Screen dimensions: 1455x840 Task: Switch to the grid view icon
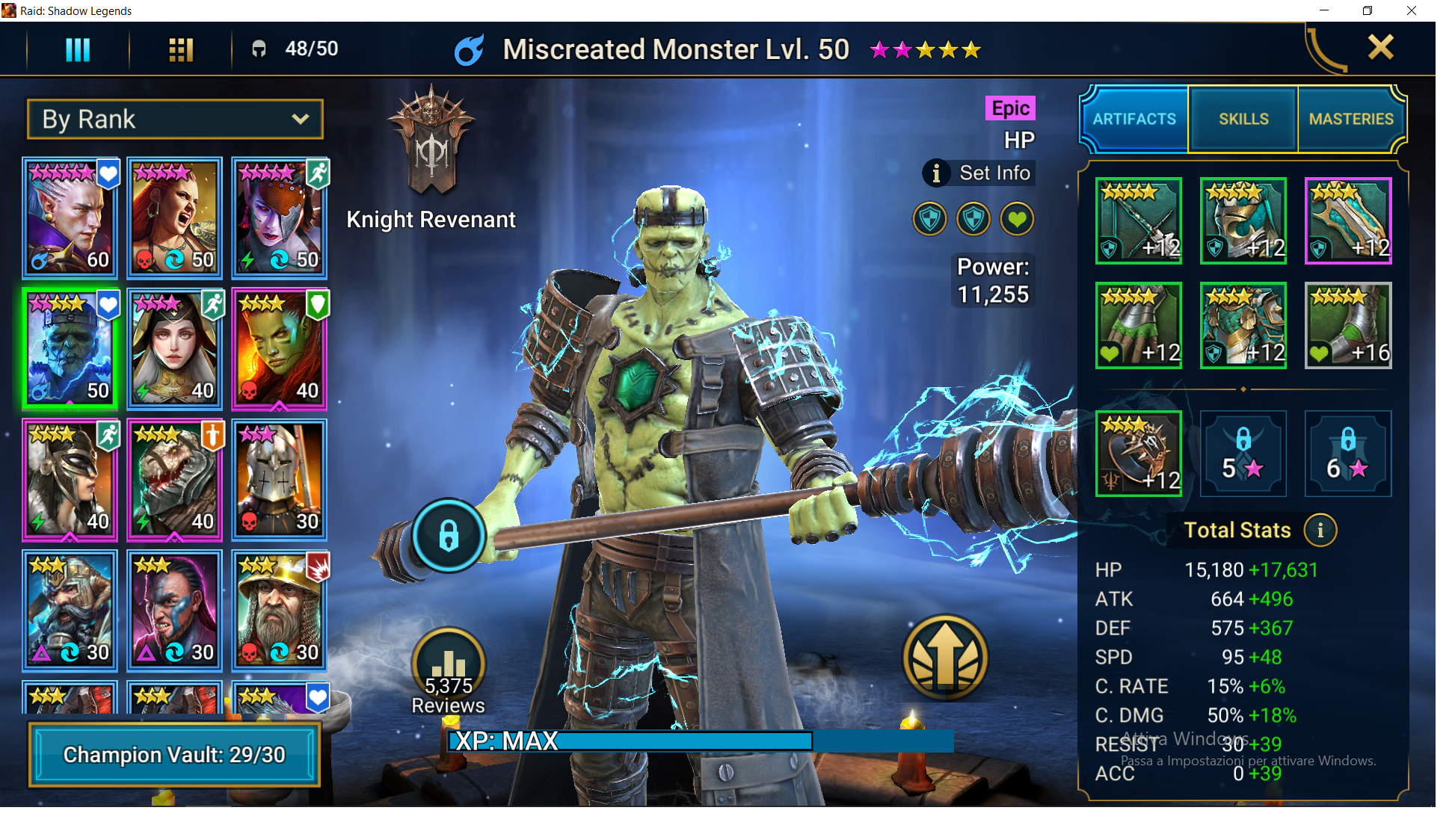pos(181,49)
